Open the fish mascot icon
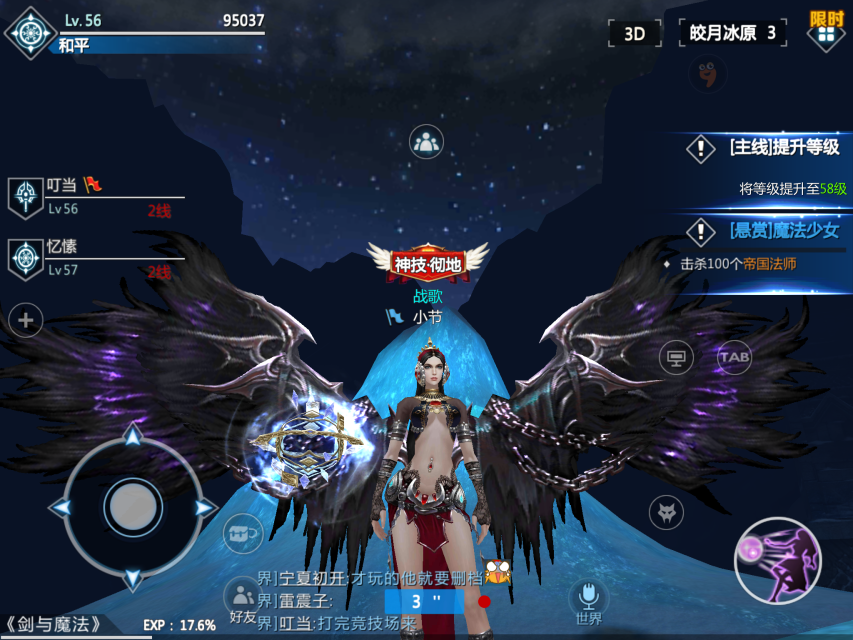 [x=708, y=73]
